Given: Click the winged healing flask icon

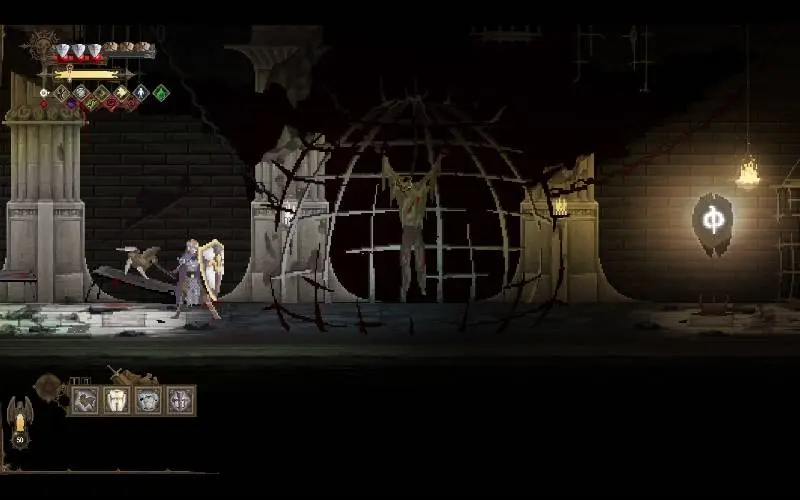Looking at the screenshot, I should click(x=19, y=418).
